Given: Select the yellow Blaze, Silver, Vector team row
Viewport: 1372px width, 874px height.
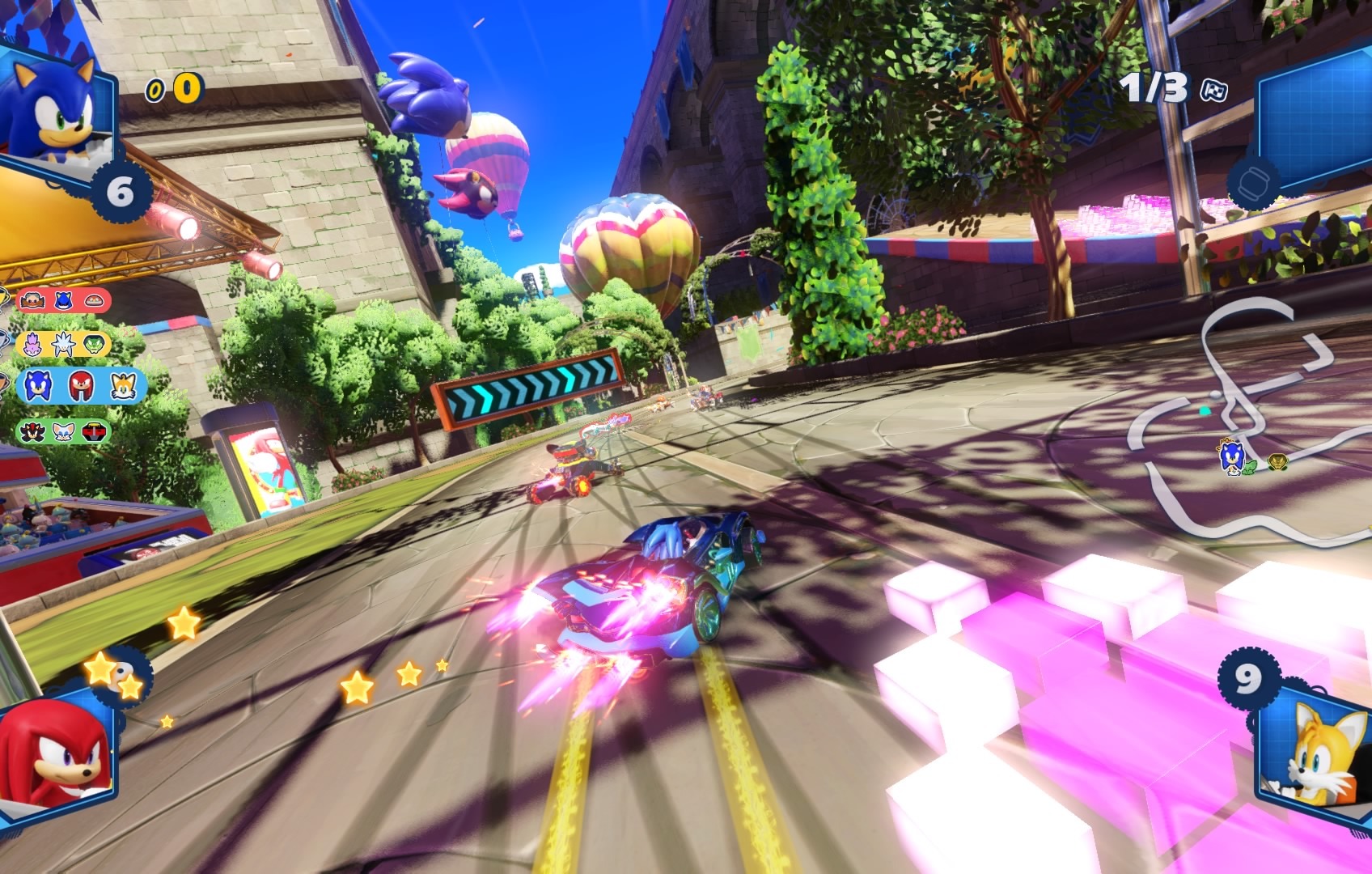Looking at the screenshot, I should pos(63,344).
